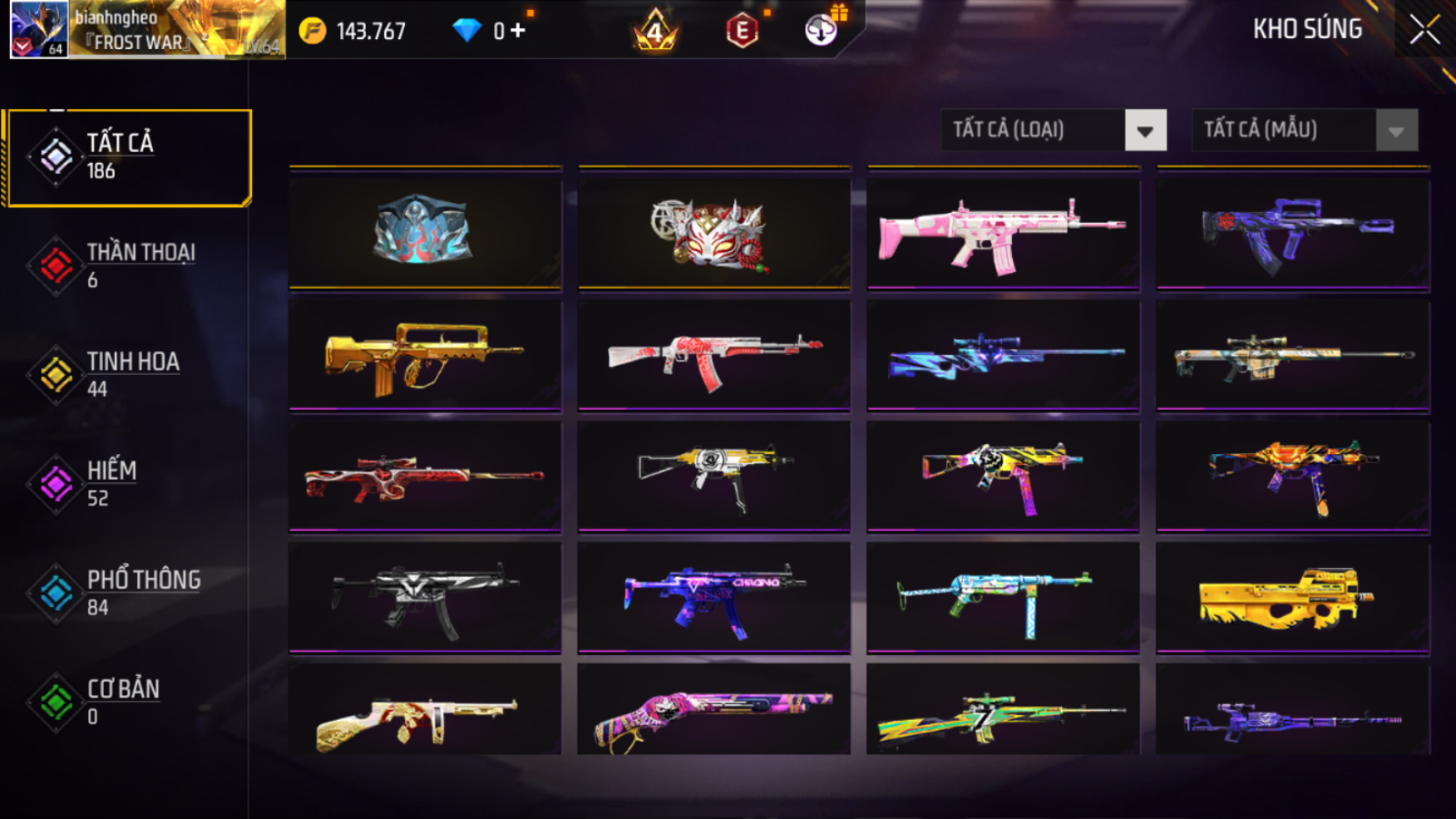1456x819 pixels.
Task: Select the pink SCAR rifle skin
Action: [x=1003, y=234]
